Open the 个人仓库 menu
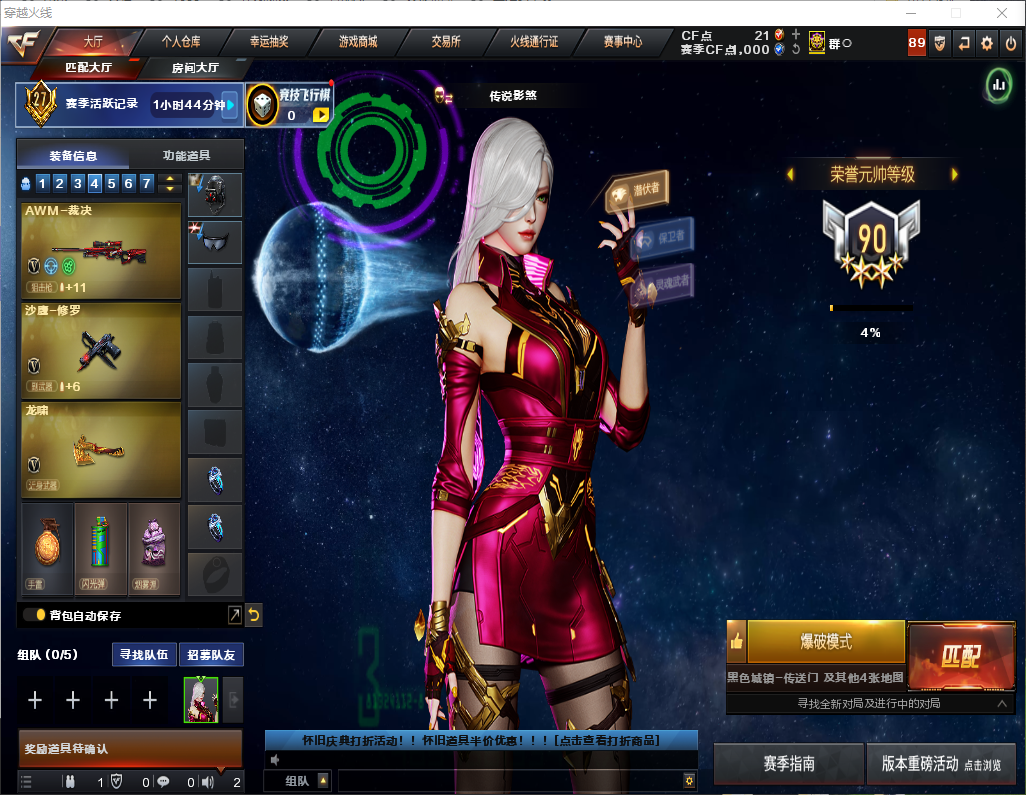Screen dimensions: 1026x795 [181, 42]
